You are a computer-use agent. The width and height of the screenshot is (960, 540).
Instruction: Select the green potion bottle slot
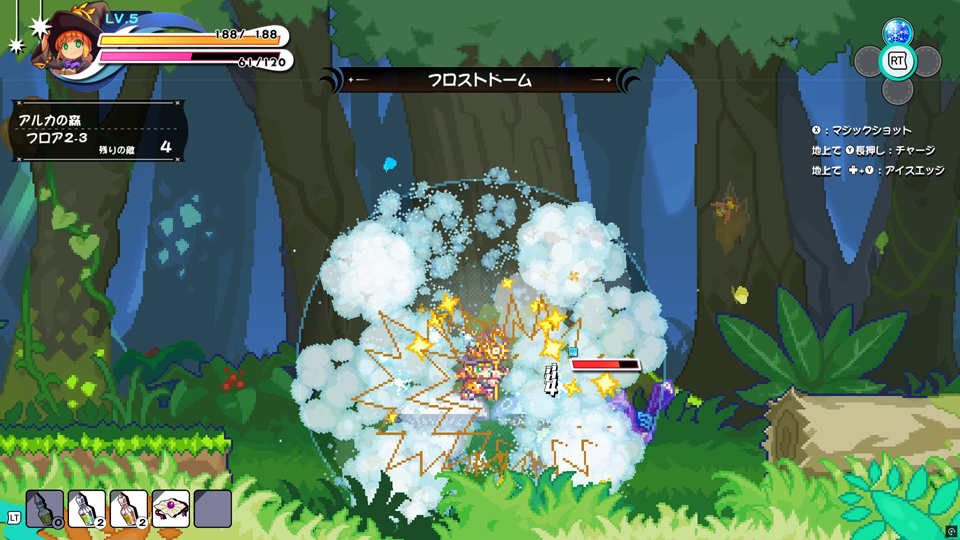coord(45,508)
